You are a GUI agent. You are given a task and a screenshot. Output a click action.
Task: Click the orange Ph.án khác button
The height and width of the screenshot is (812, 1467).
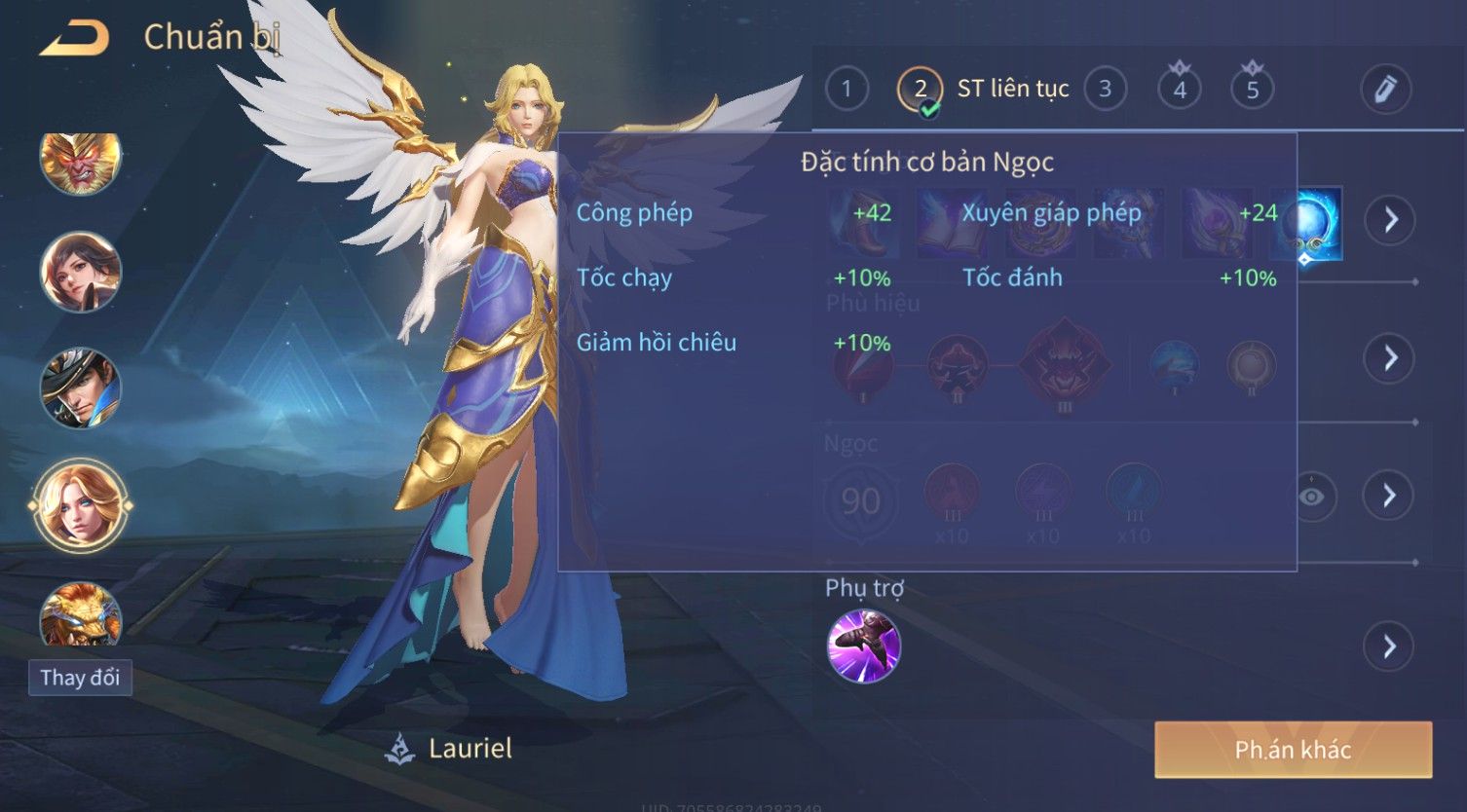1293,750
